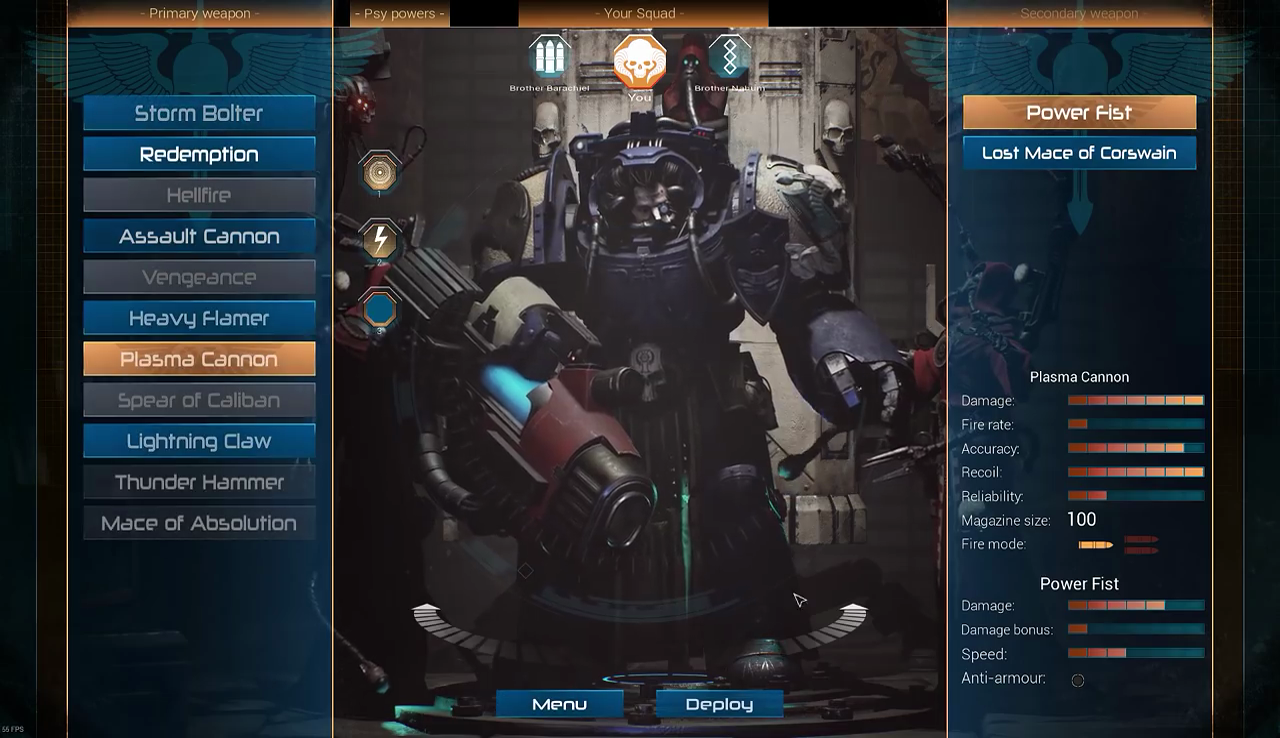This screenshot has height=738, width=1280.
Task: Choose the Redemption weapon
Action: [x=199, y=154]
